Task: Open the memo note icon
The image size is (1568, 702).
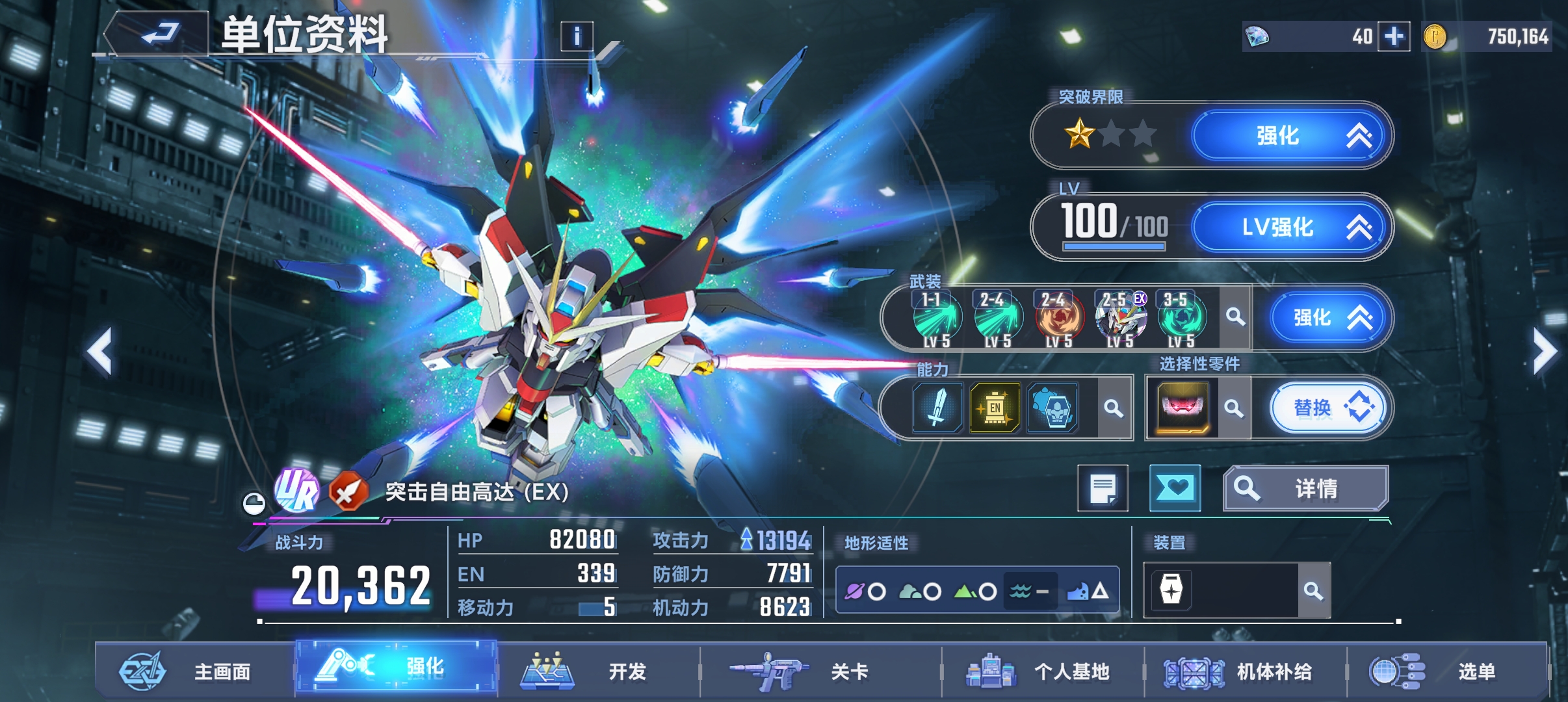Action: [1103, 488]
